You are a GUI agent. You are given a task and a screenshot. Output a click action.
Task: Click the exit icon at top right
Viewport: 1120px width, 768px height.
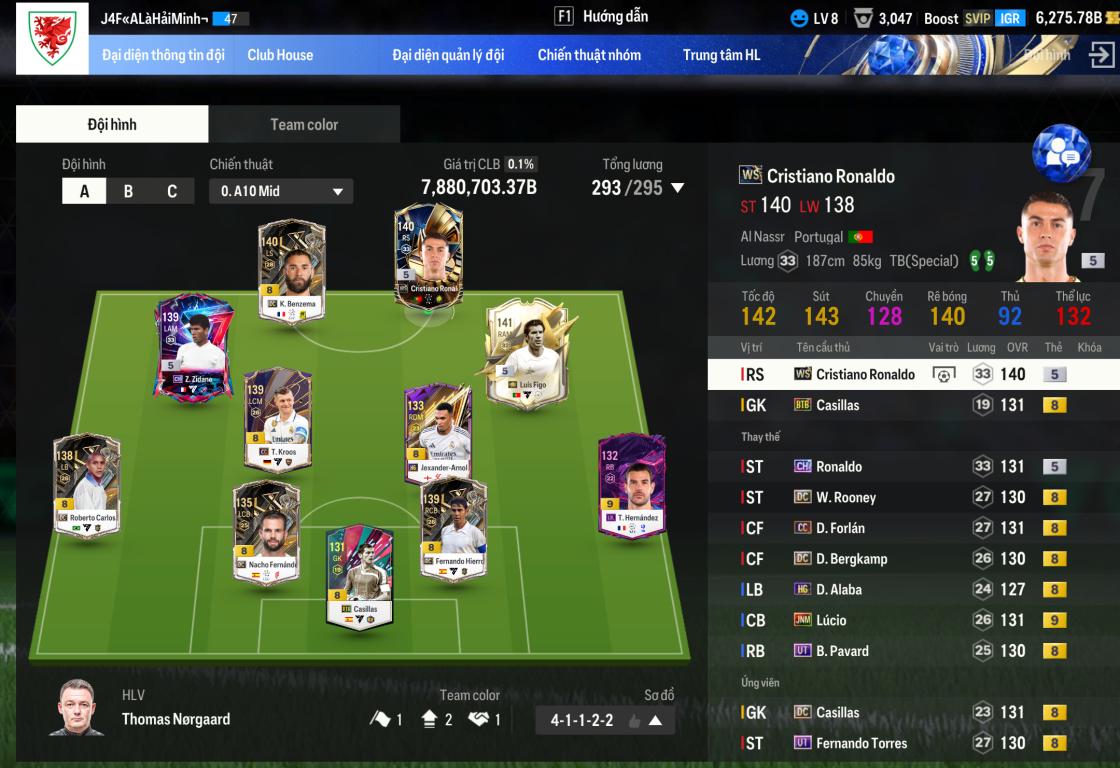(x=1100, y=55)
